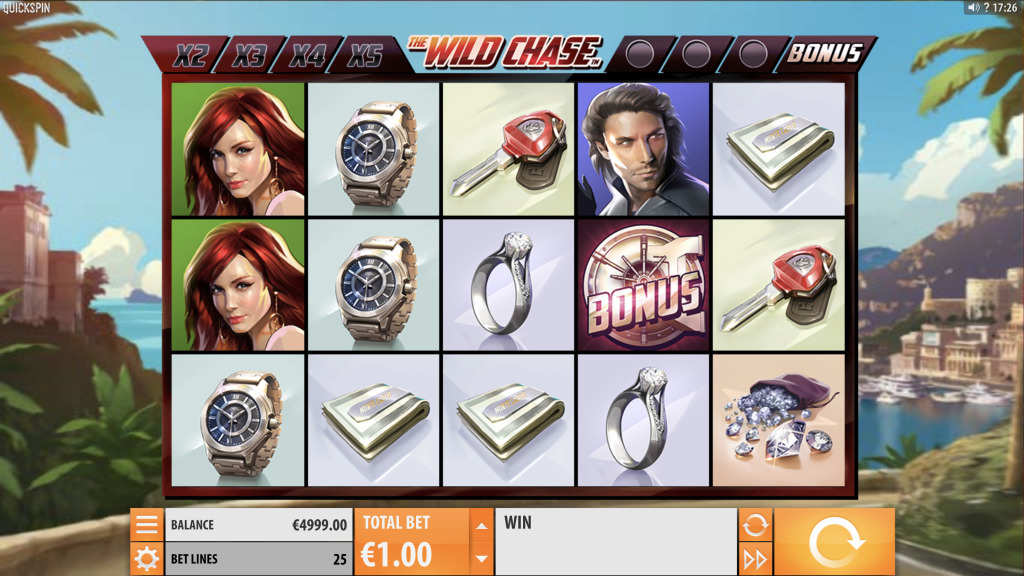The height and width of the screenshot is (576, 1024).
Task: Decrease the total bet with the down arrow
Action: coord(482,559)
